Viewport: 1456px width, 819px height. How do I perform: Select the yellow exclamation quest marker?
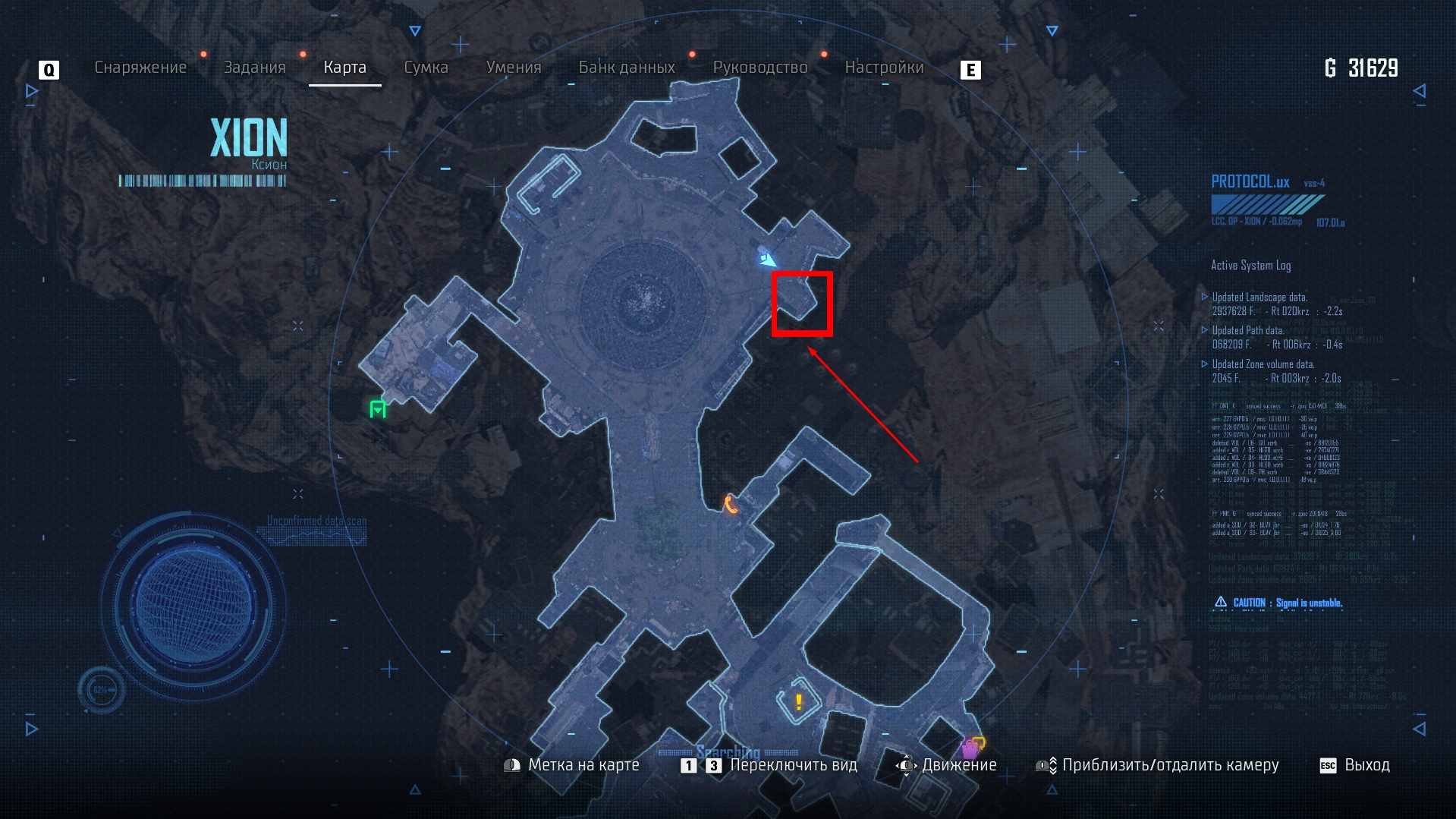(x=798, y=702)
